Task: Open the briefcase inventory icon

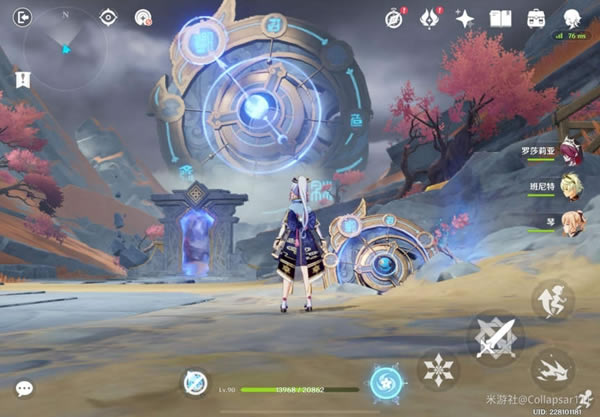Action: pos(536,18)
